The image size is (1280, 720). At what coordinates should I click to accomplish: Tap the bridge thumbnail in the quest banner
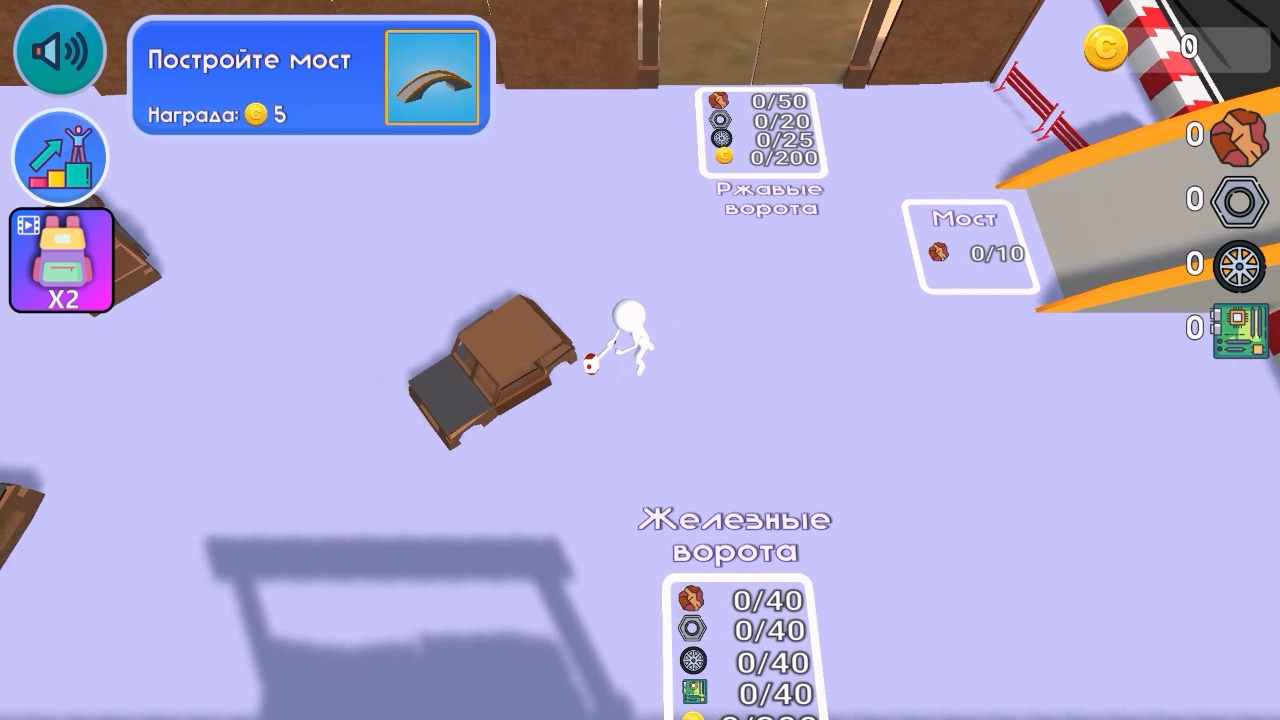click(431, 78)
